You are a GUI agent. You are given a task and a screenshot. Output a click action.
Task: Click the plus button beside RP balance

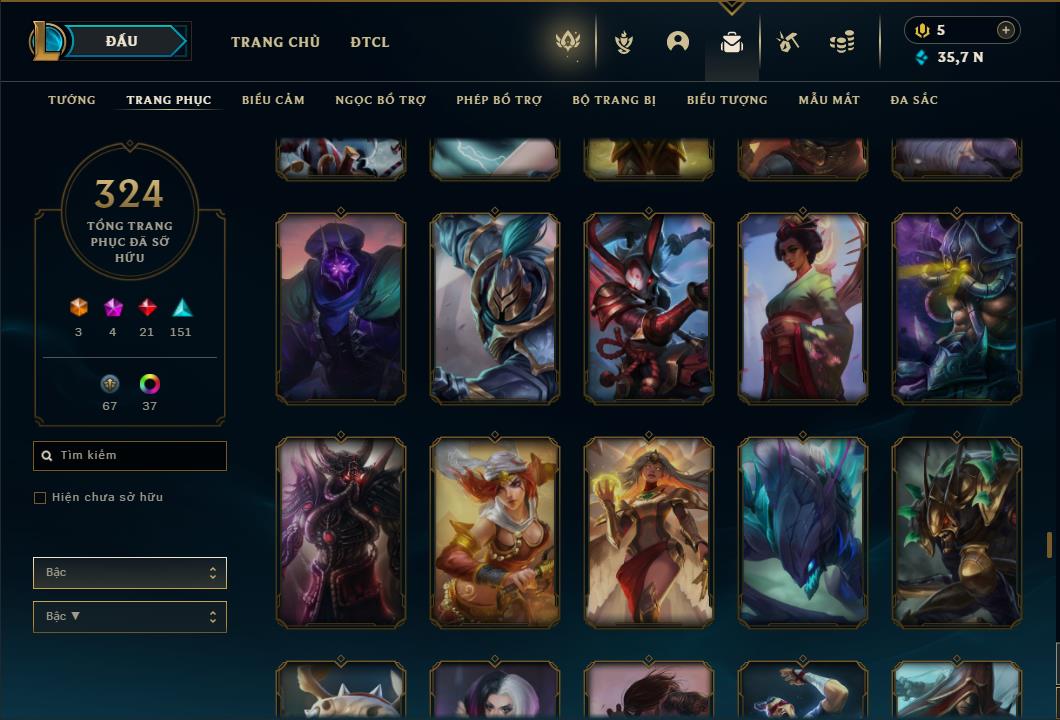pos(1006,30)
